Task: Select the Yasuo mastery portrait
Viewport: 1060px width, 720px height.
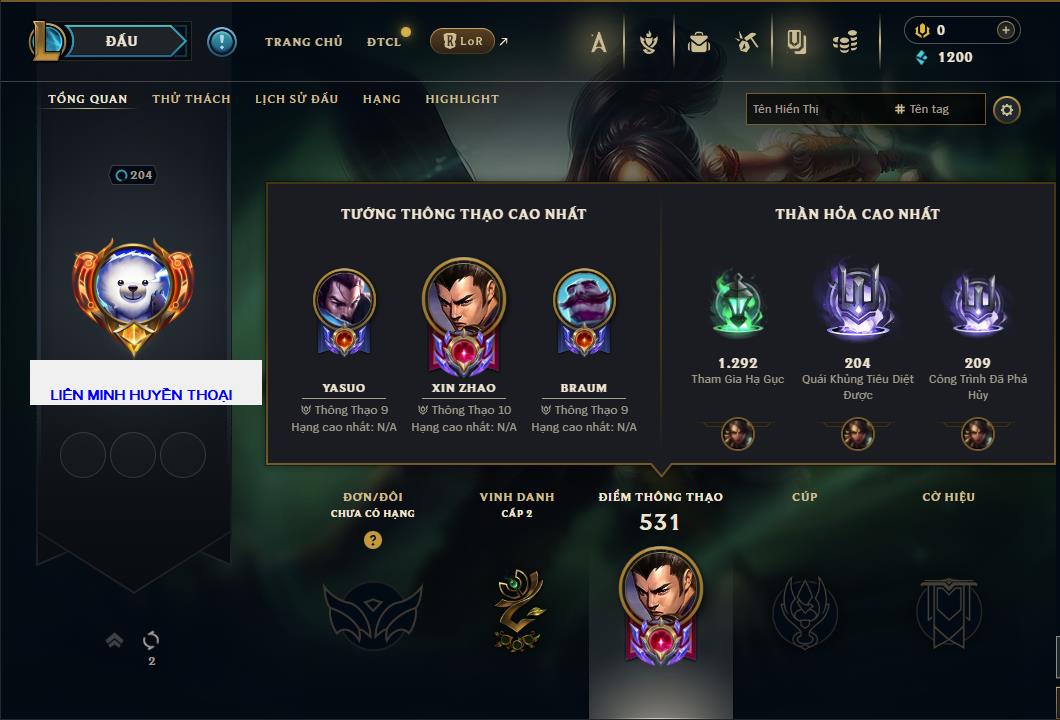Action: click(x=344, y=300)
